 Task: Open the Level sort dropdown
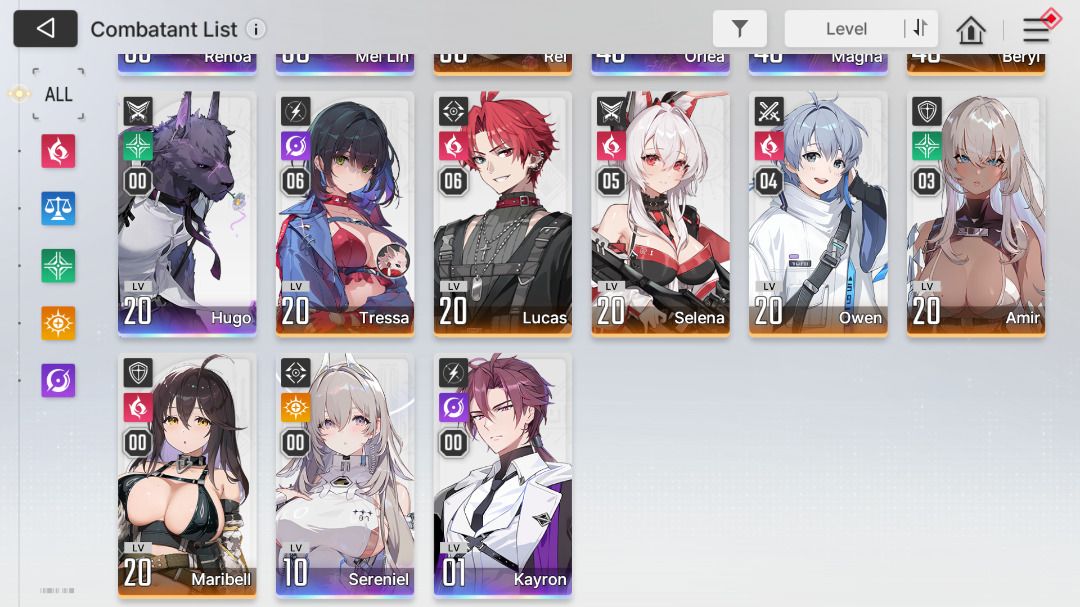pos(845,29)
